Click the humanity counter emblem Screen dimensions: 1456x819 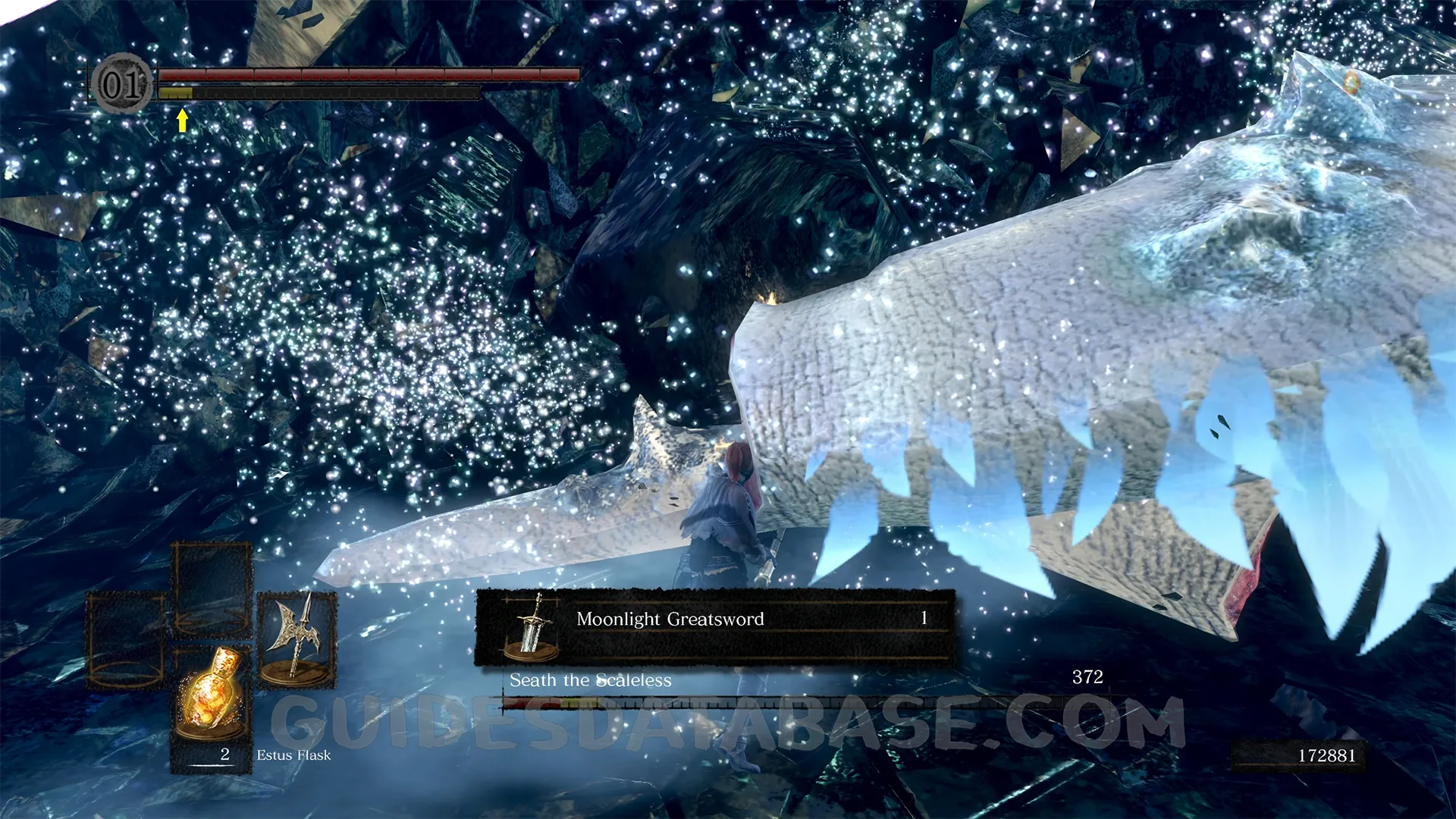point(122,84)
